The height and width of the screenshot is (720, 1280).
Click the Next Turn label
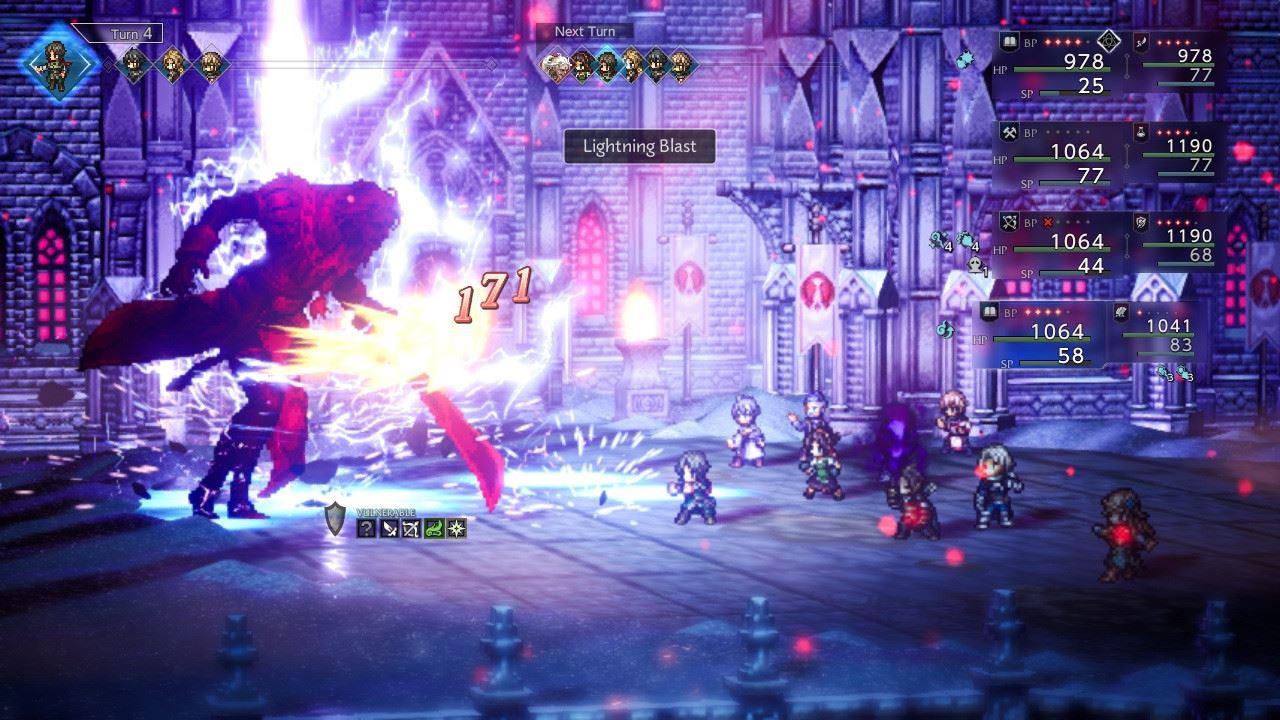(586, 31)
